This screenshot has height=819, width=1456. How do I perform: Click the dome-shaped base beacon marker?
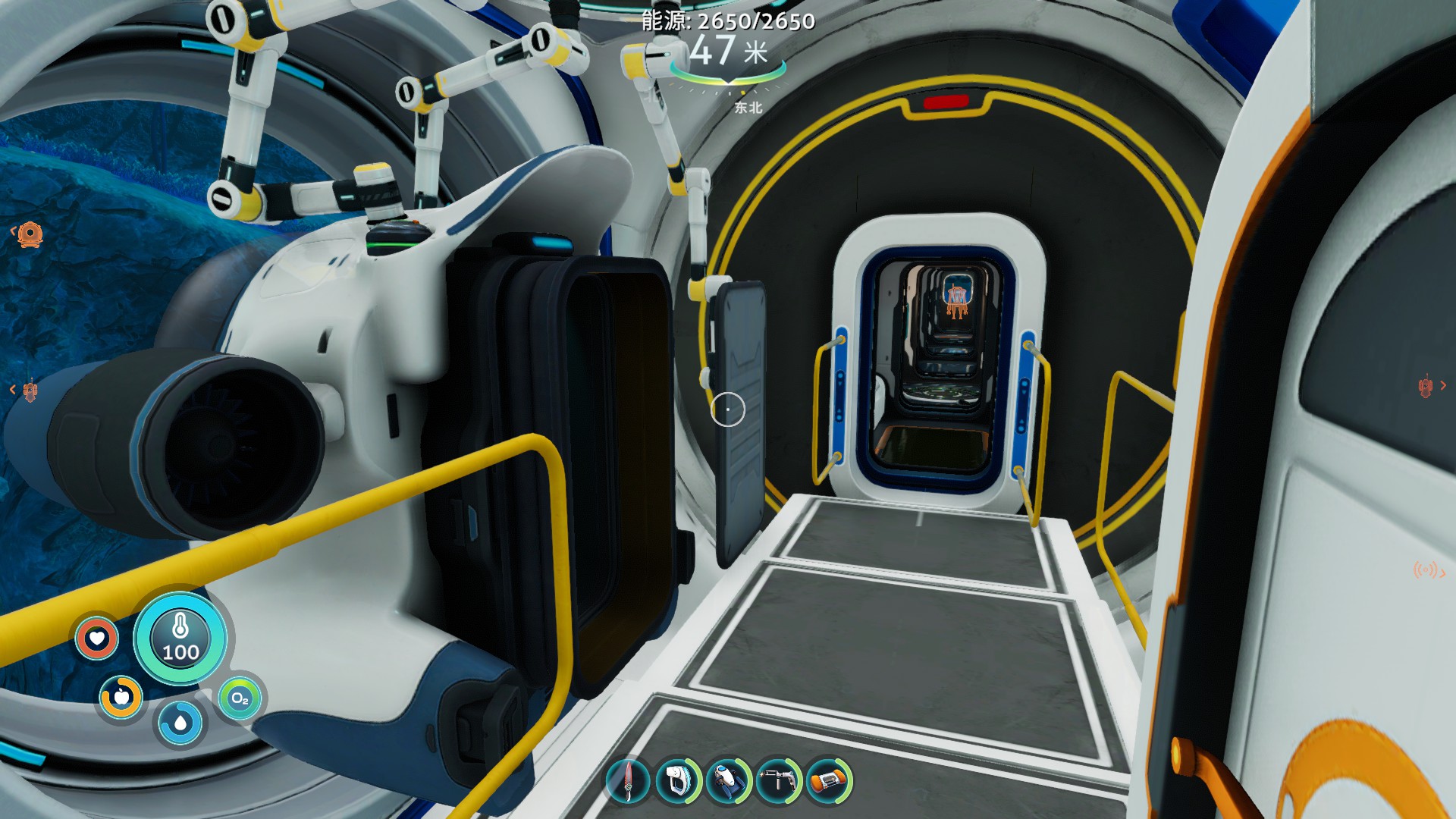(30, 234)
